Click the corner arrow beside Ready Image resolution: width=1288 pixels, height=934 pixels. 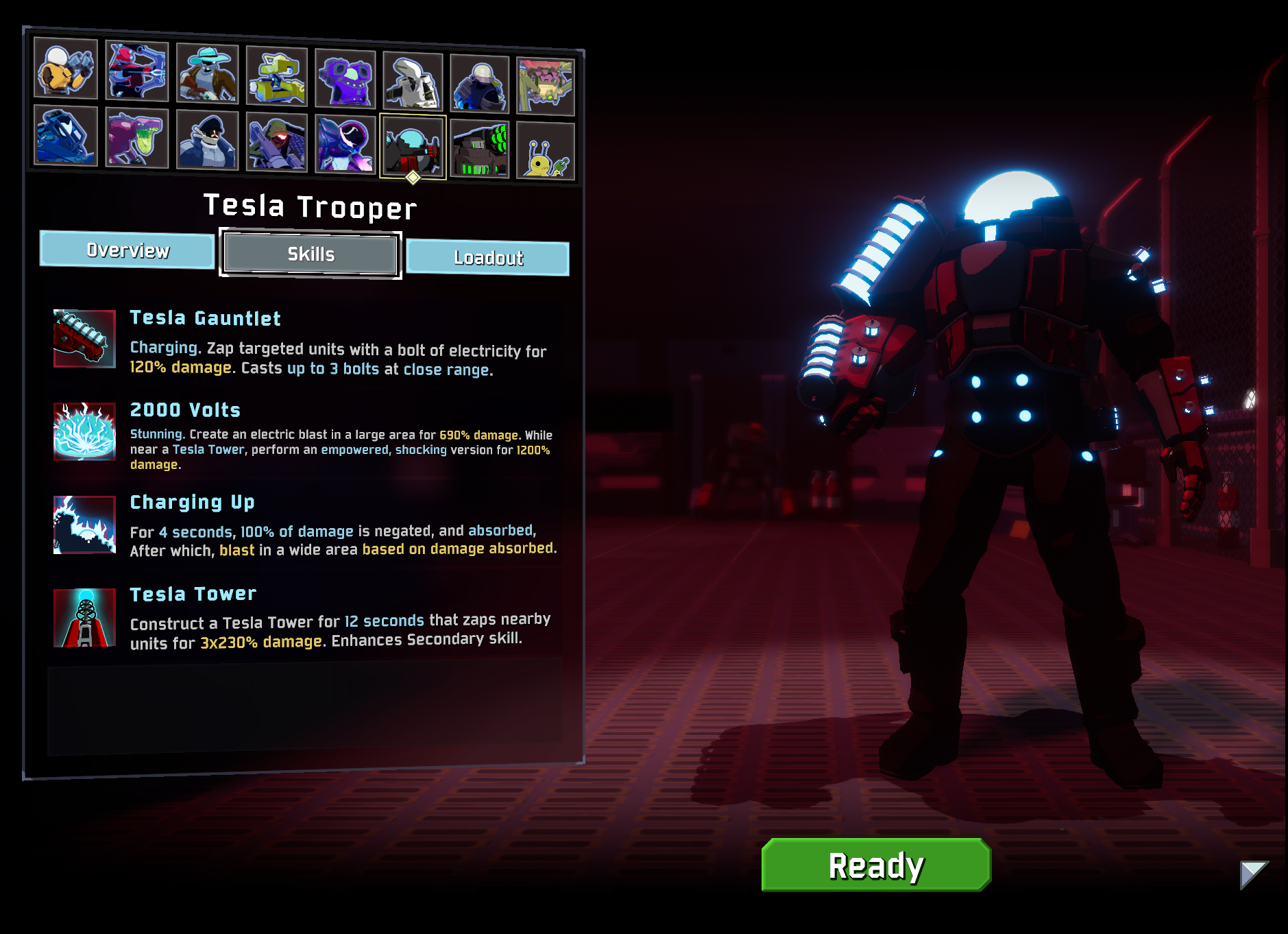(x=1253, y=874)
